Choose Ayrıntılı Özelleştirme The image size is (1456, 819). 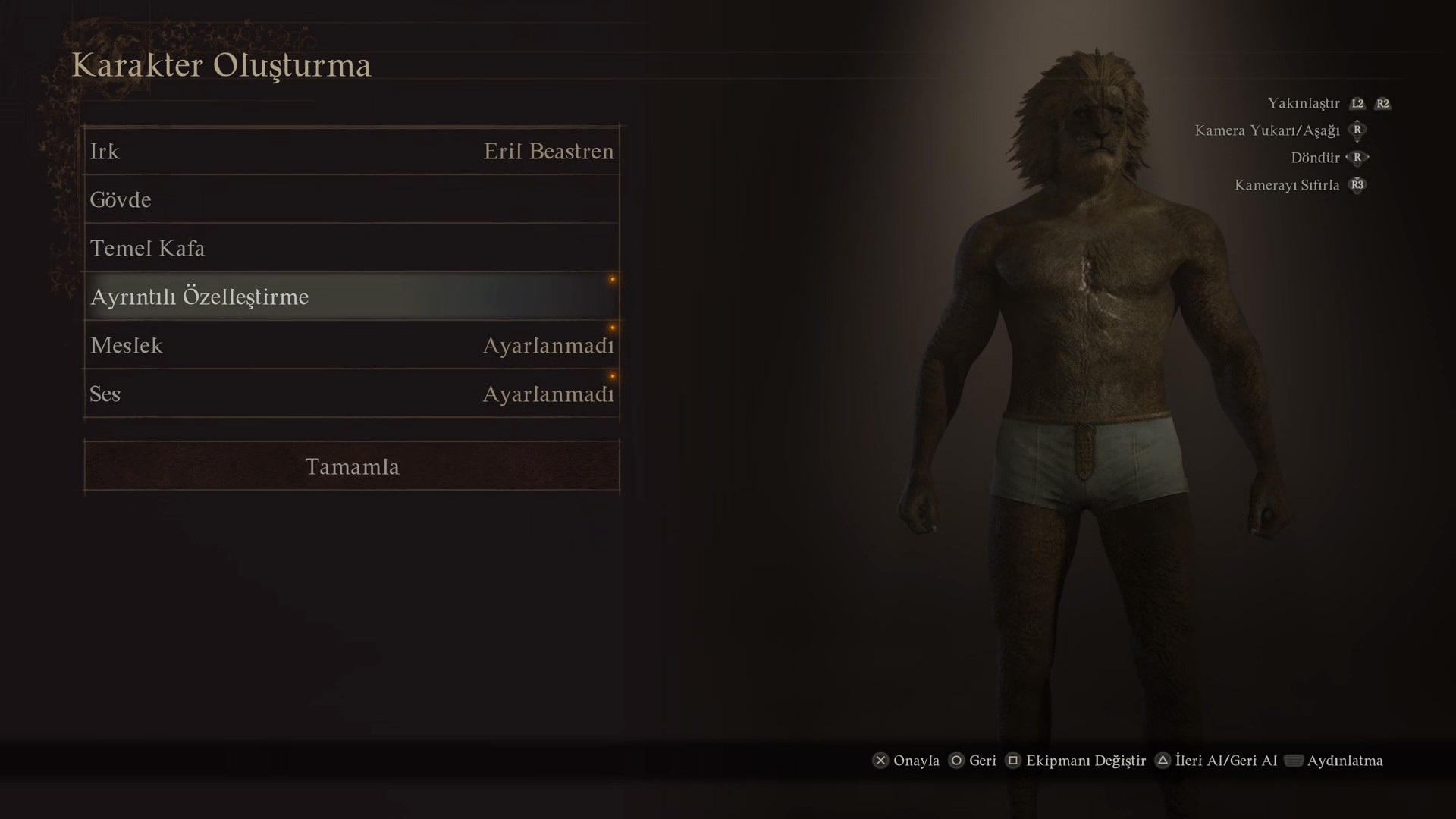click(x=351, y=297)
